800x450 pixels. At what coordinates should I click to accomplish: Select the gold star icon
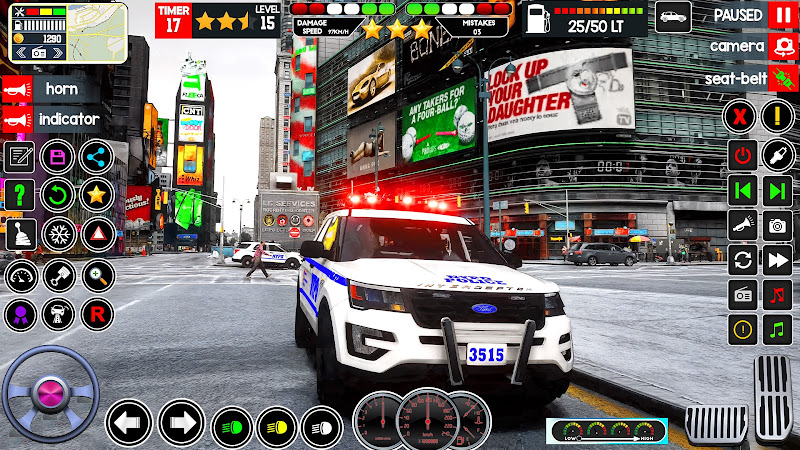click(97, 194)
